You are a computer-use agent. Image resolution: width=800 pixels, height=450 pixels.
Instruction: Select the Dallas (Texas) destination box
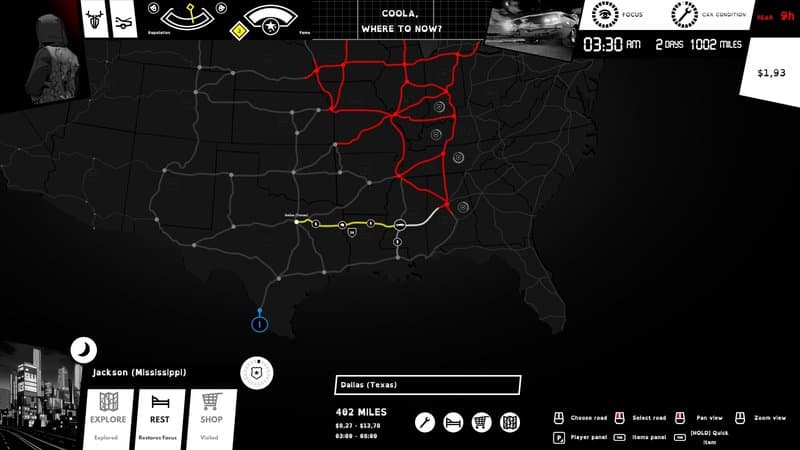tap(427, 385)
